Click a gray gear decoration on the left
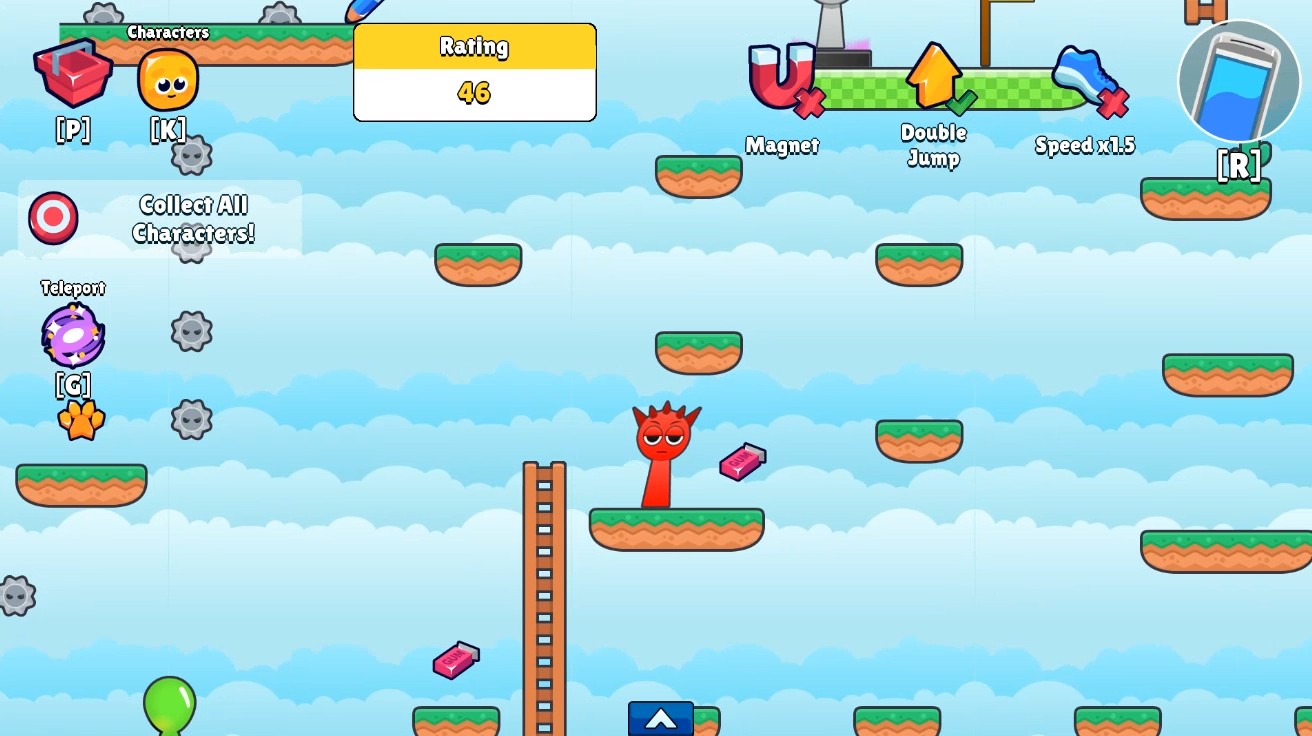1312x736 pixels. tap(191, 332)
